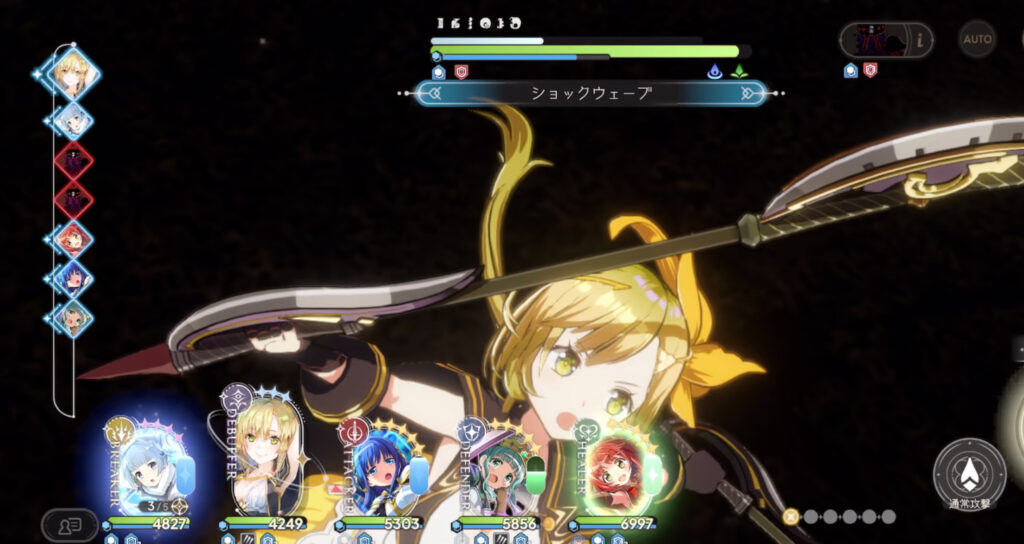Tap the blue water element icon
Screen dimensions: 1024x544
coord(714,72)
